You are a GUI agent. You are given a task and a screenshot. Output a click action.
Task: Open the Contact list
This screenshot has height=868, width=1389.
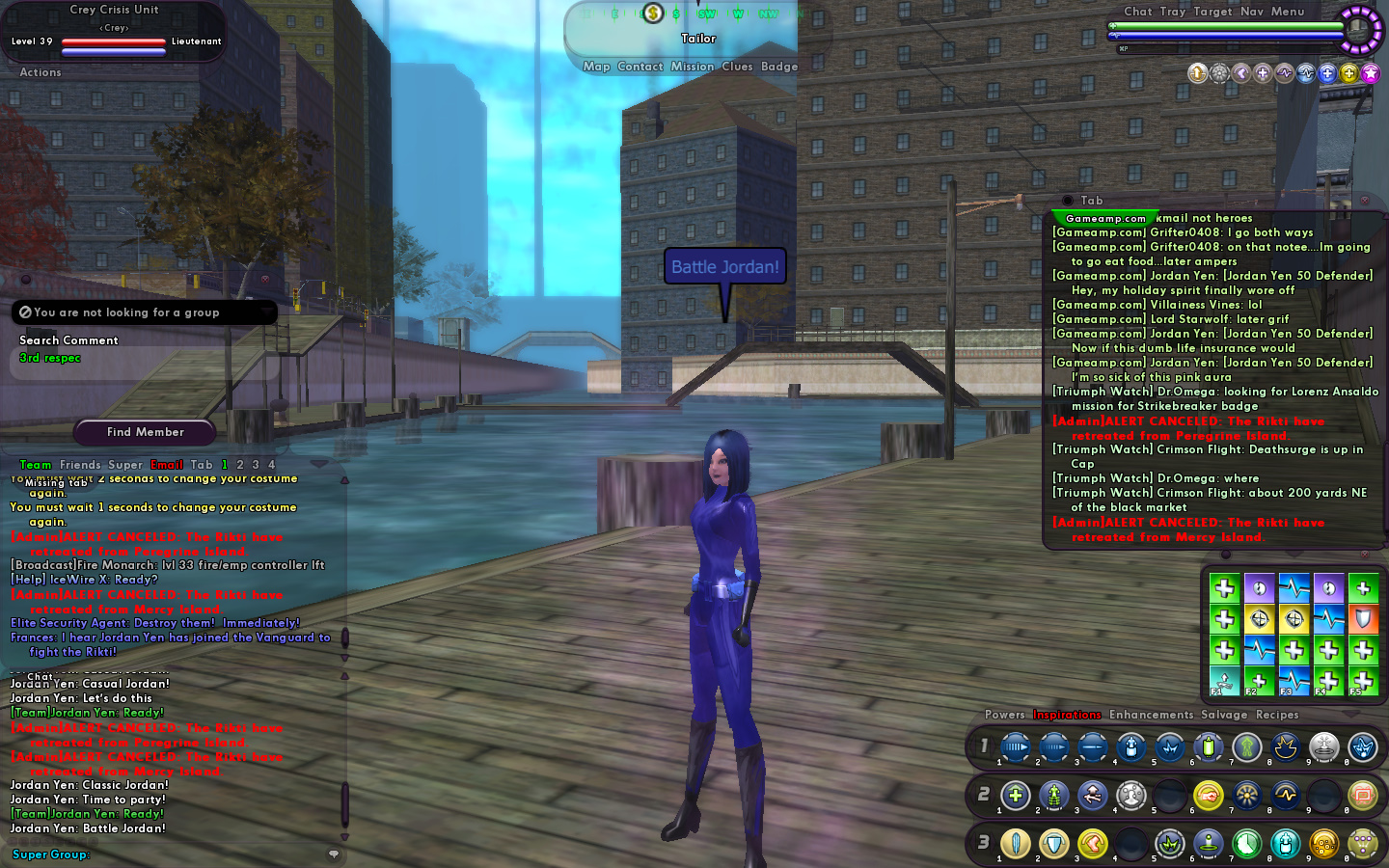tap(640, 67)
